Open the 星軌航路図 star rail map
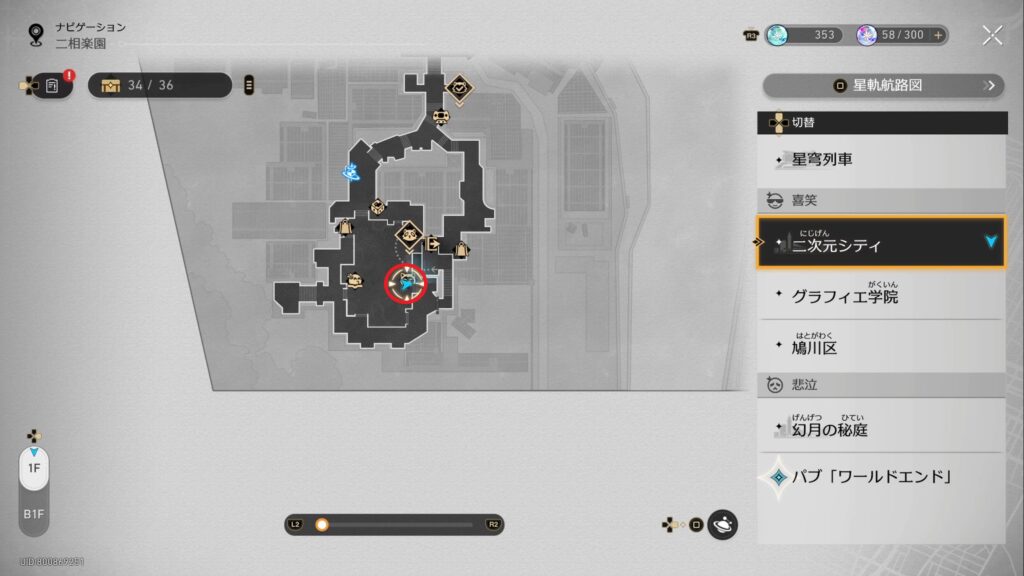1024x576 pixels. [883, 86]
